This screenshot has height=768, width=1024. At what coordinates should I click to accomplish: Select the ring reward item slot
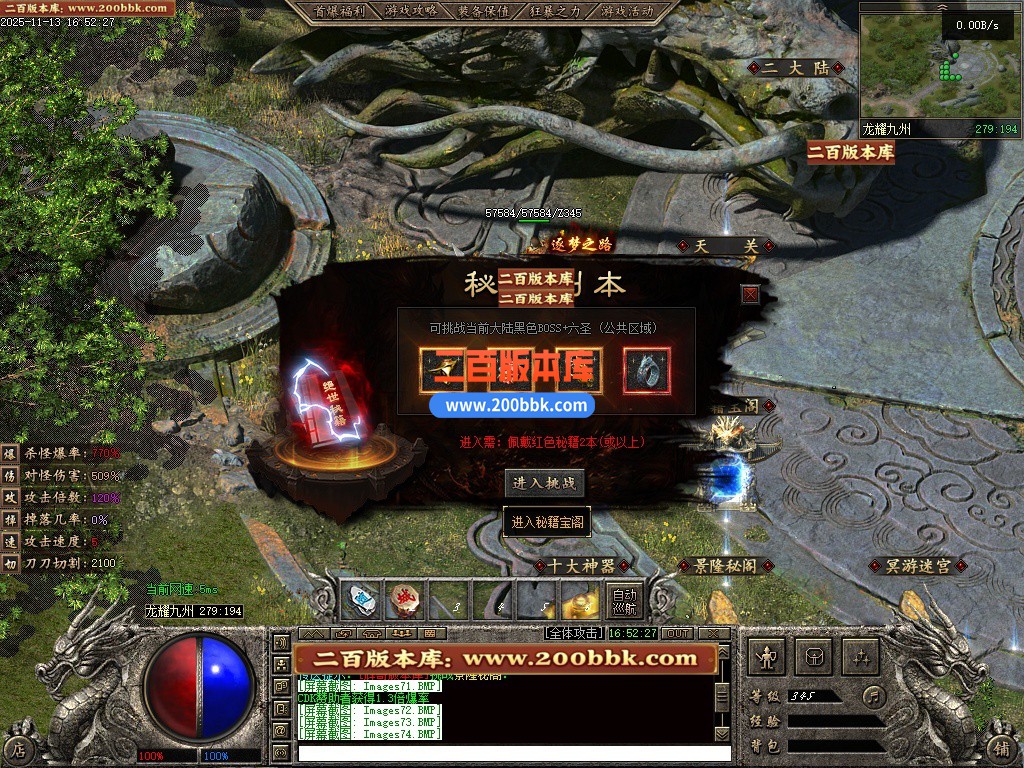tap(647, 371)
